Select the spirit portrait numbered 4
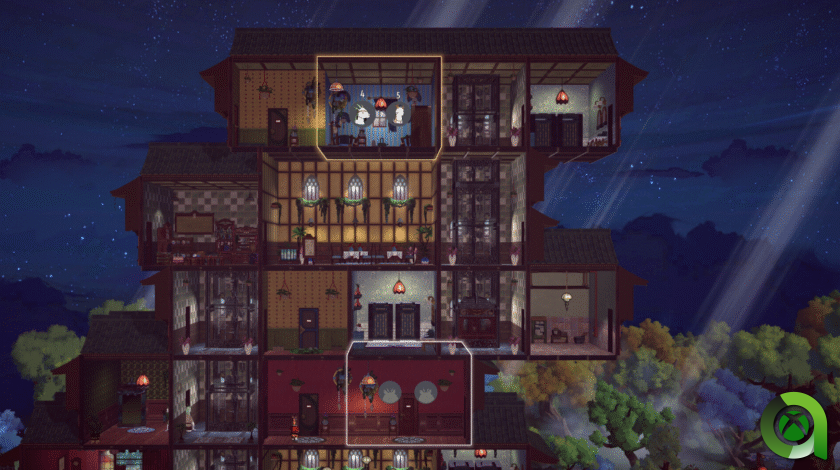Image resolution: width=840 pixels, height=470 pixels. click(358, 113)
